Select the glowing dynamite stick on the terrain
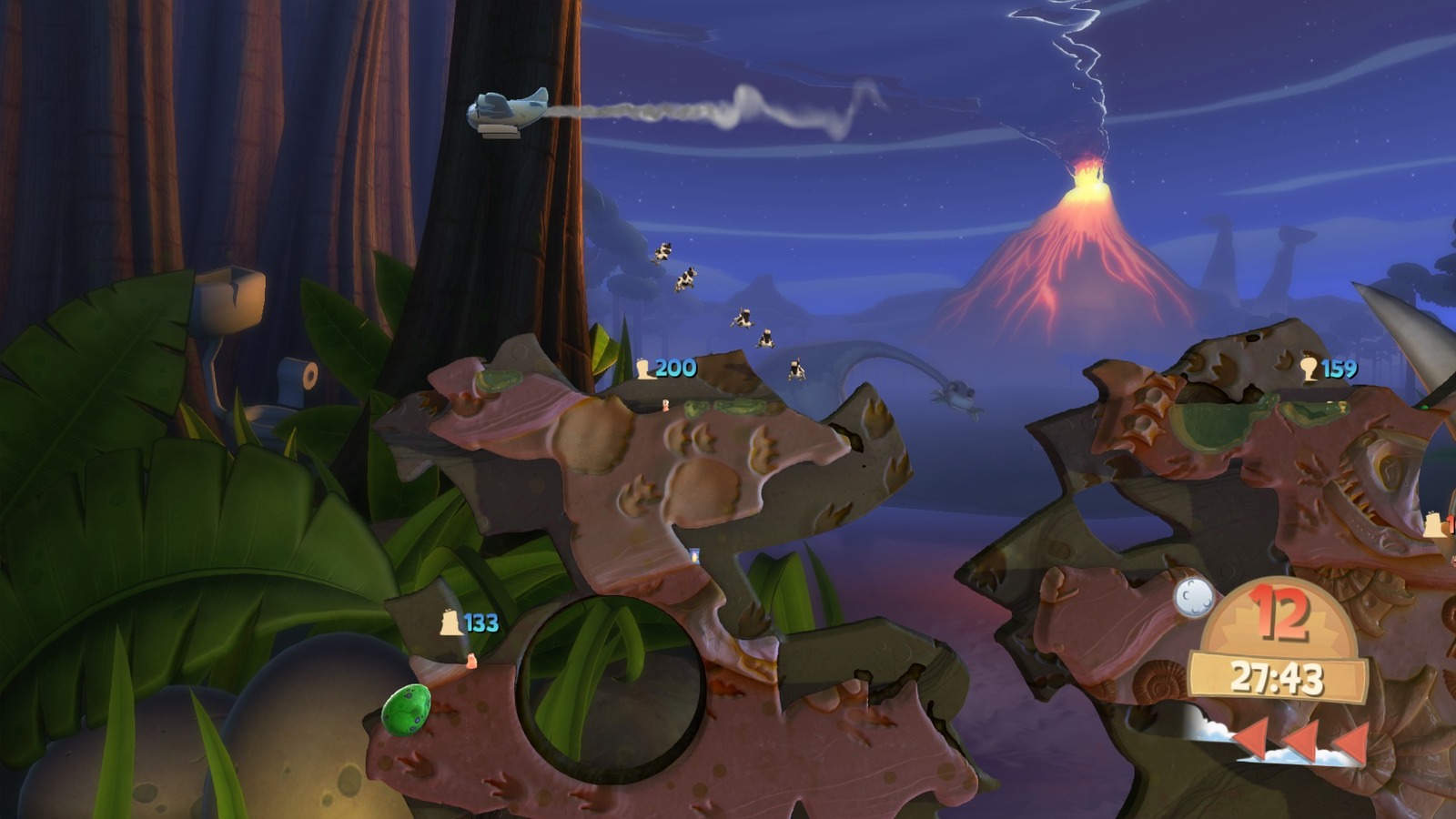Screen dimensions: 1456x819 696,555
